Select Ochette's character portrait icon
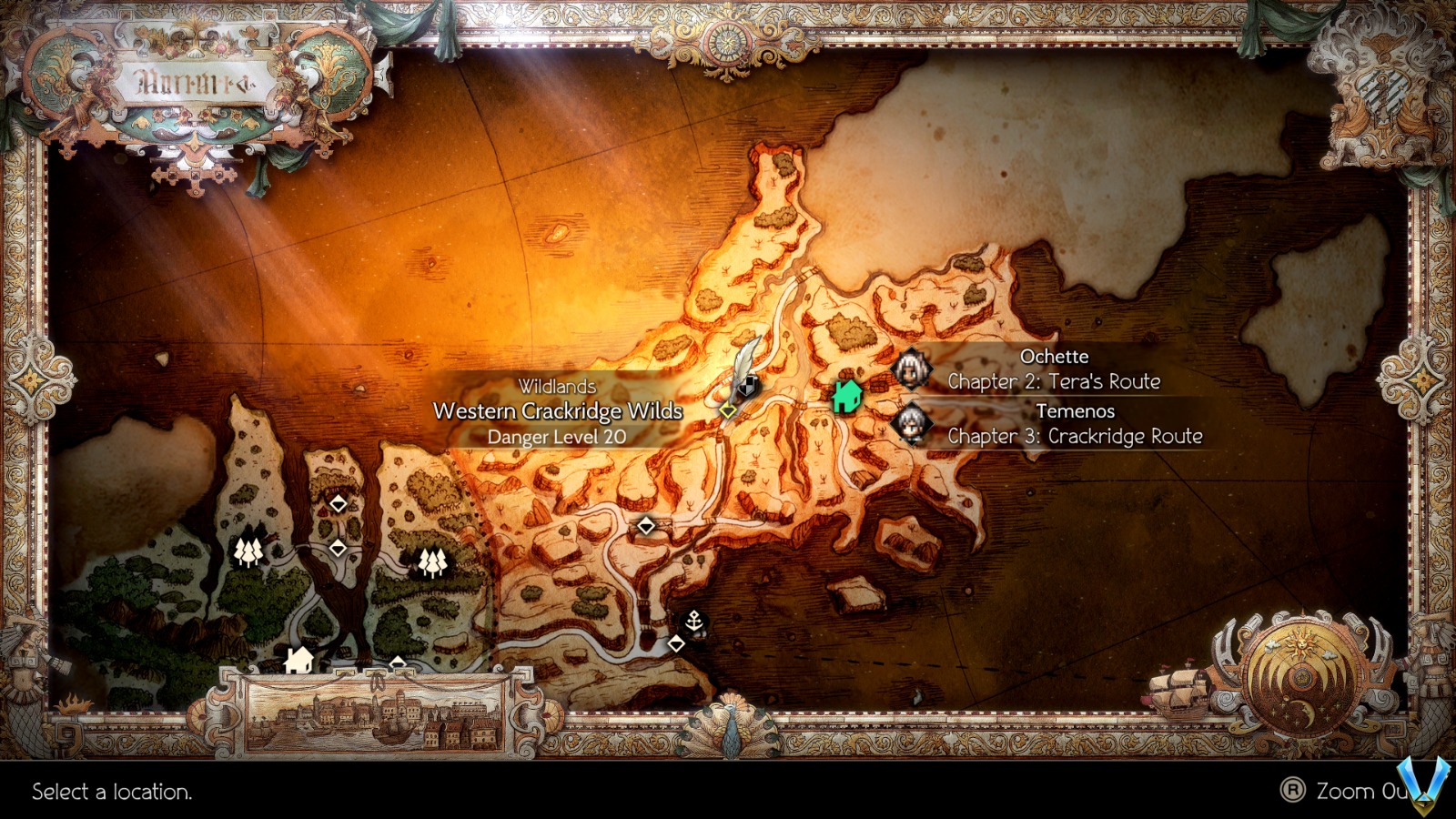 tap(909, 366)
